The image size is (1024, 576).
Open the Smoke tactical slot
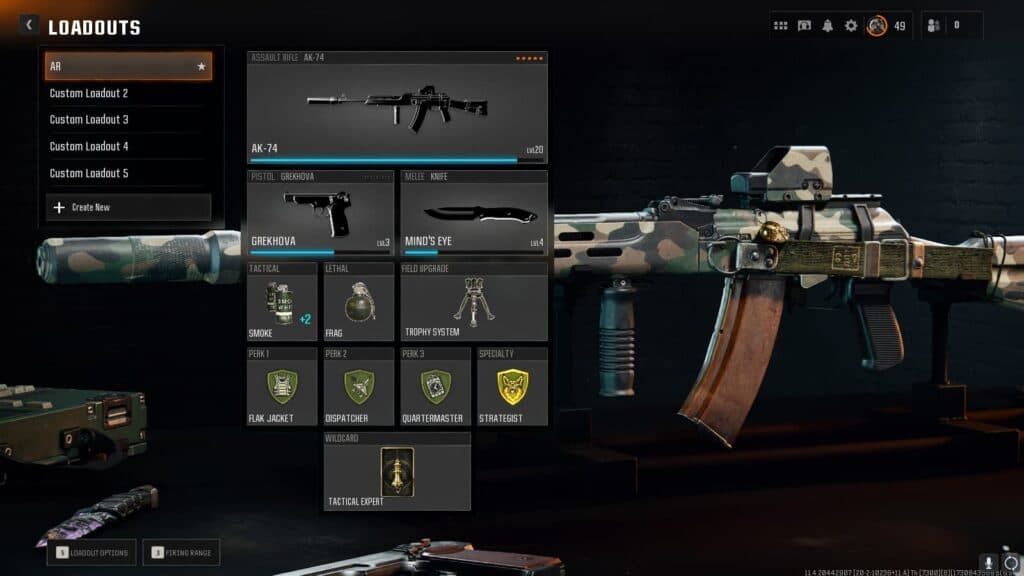282,302
